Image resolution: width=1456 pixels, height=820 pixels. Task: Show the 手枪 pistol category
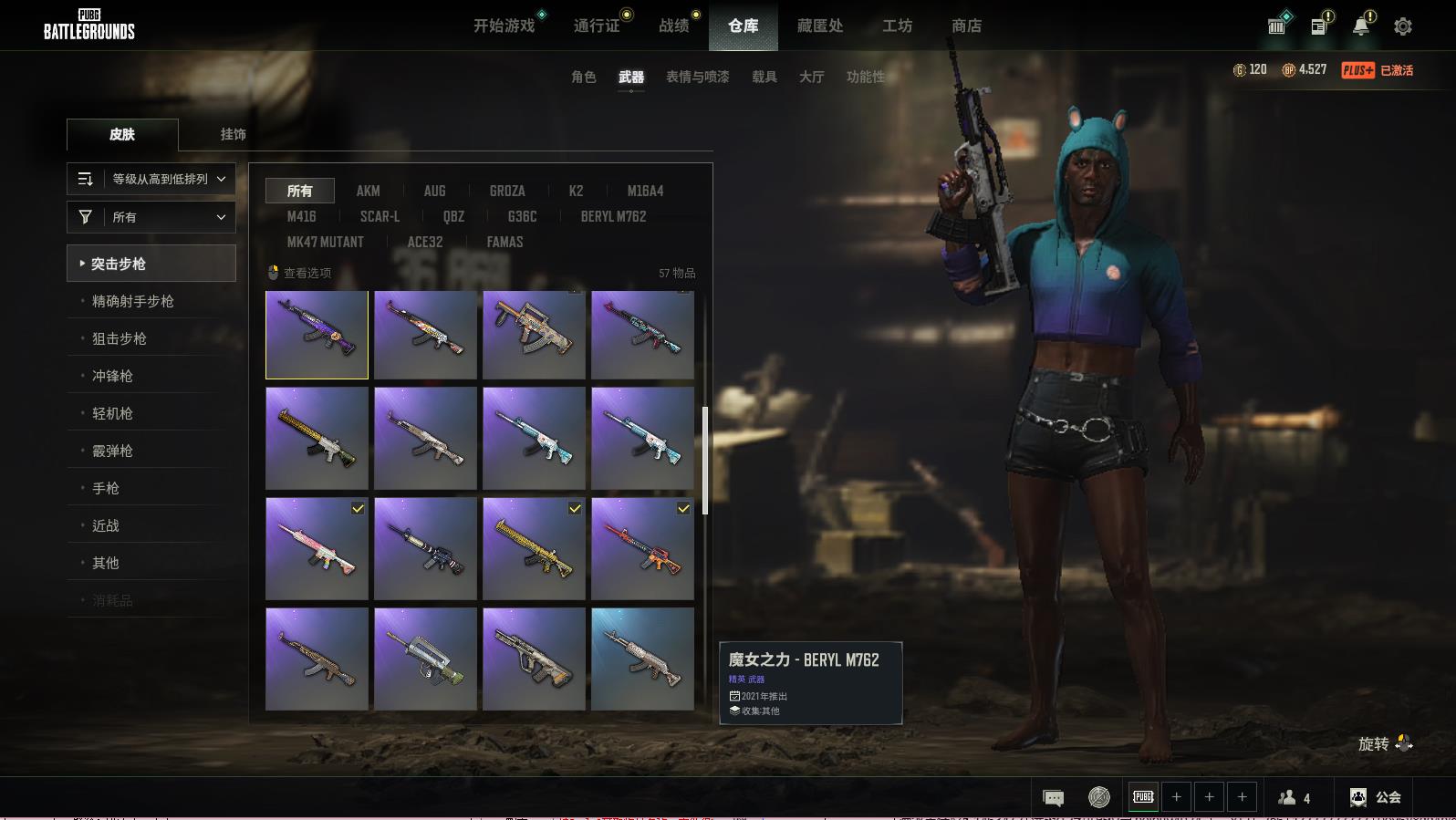coord(106,488)
